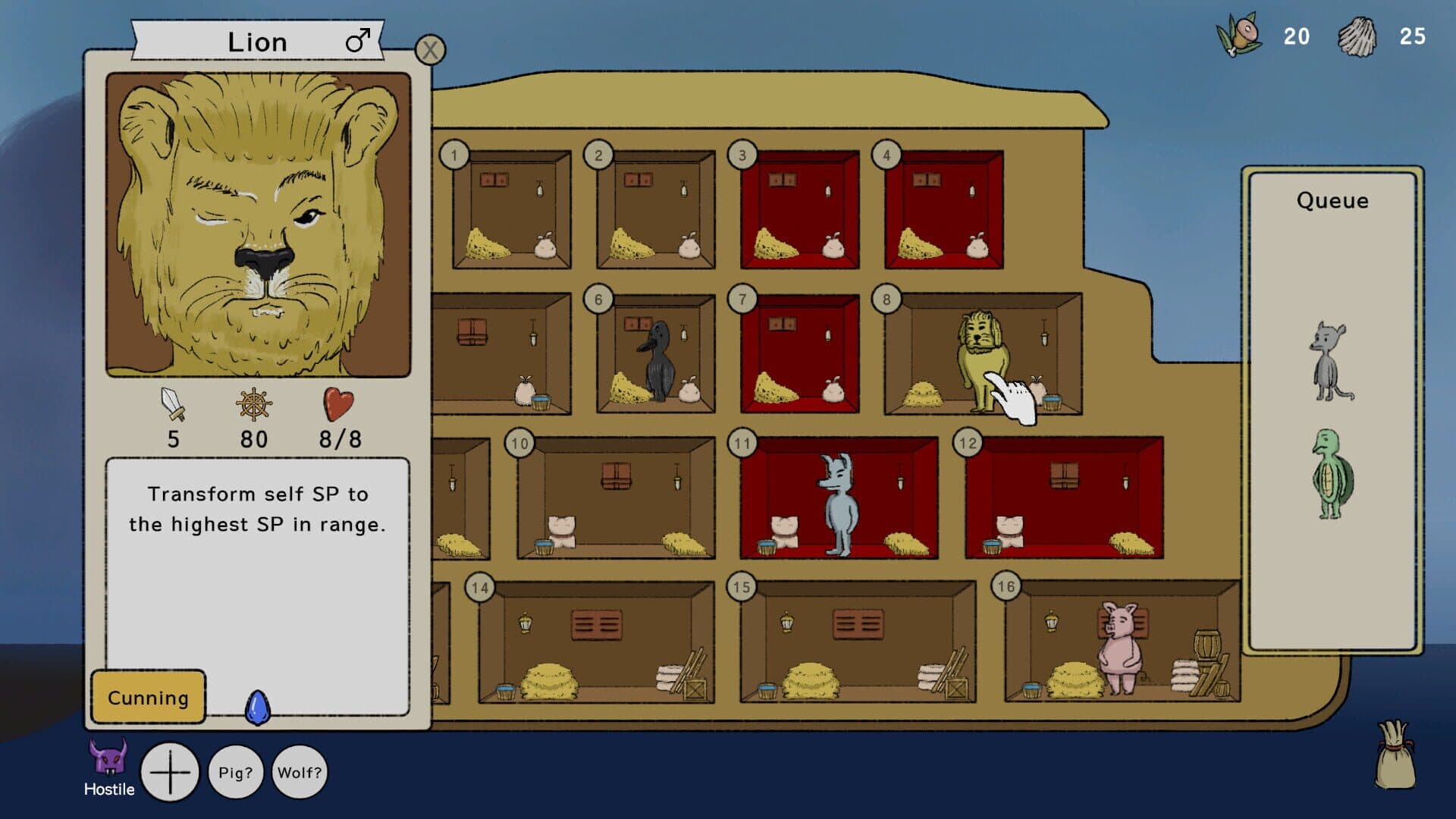1456x819 pixels.
Task: Select the mouse in the Queue
Action: tap(1331, 361)
